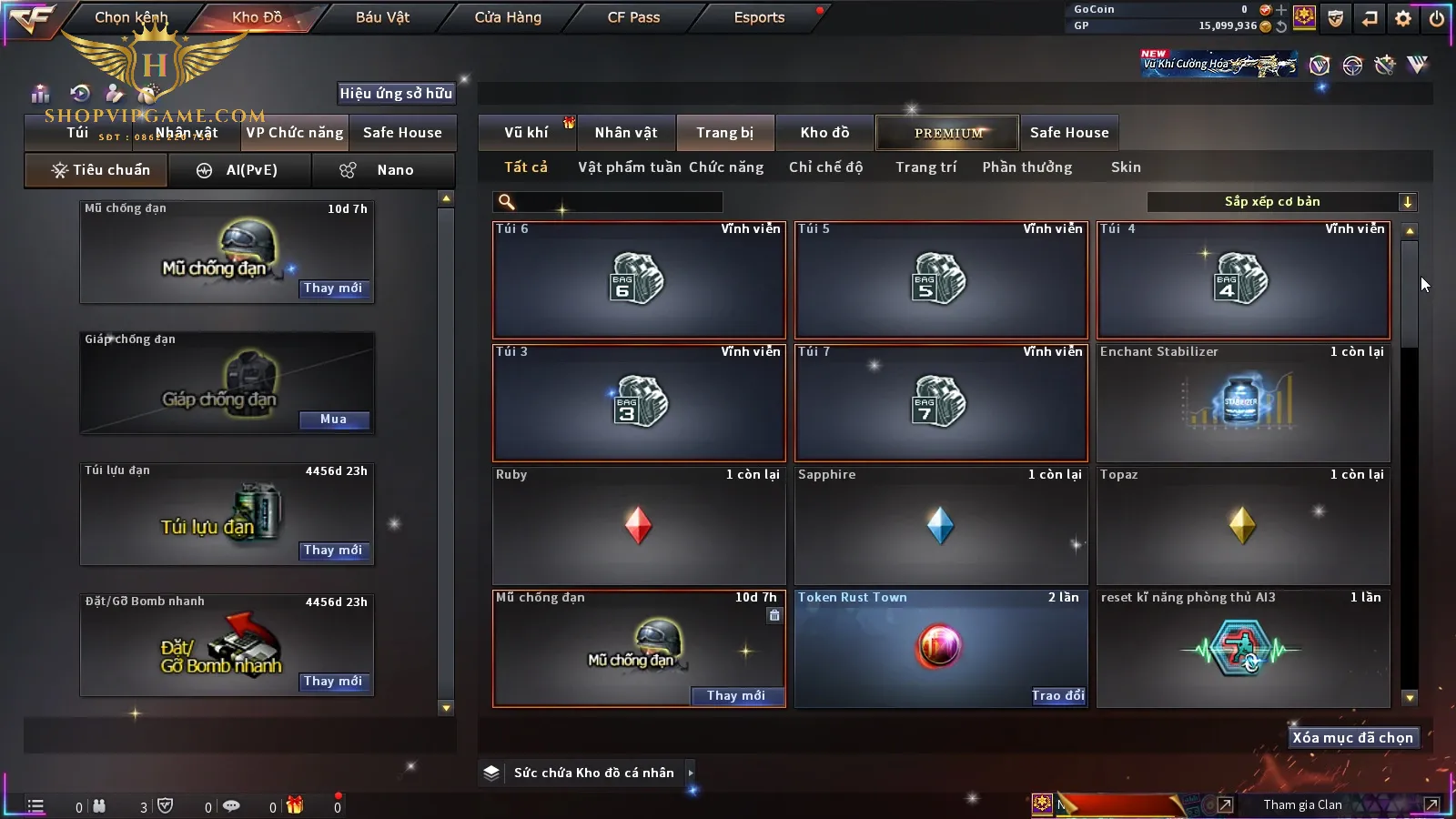Filter items by Chức năng
This screenshot has width=1456, height=819.
click(726, 167)
